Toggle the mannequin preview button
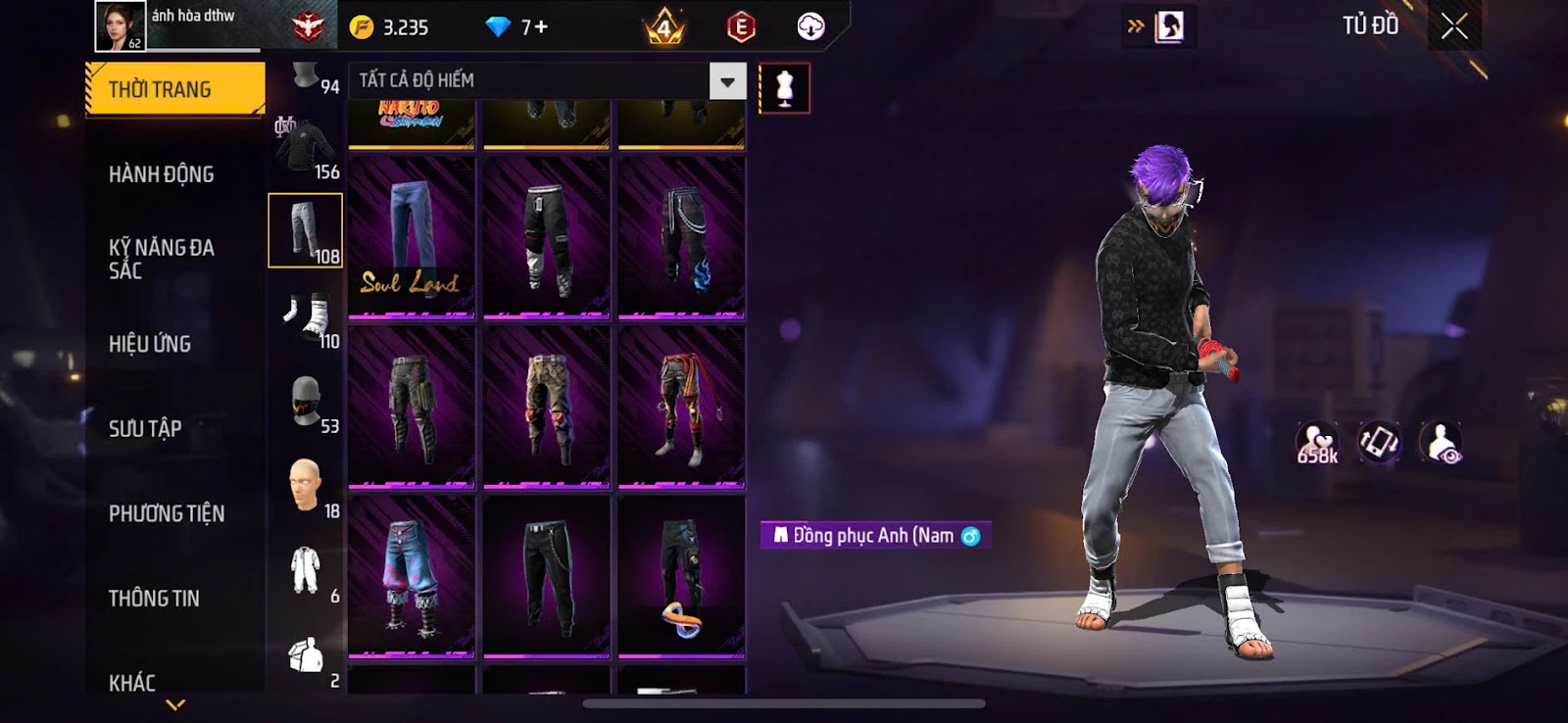This screenshot has width=1568, height=723. (784, 88)
